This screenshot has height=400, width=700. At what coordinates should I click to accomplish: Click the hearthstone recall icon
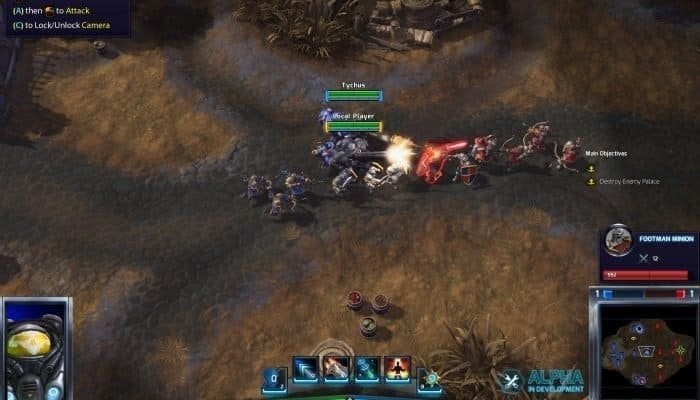pos(430,378)
